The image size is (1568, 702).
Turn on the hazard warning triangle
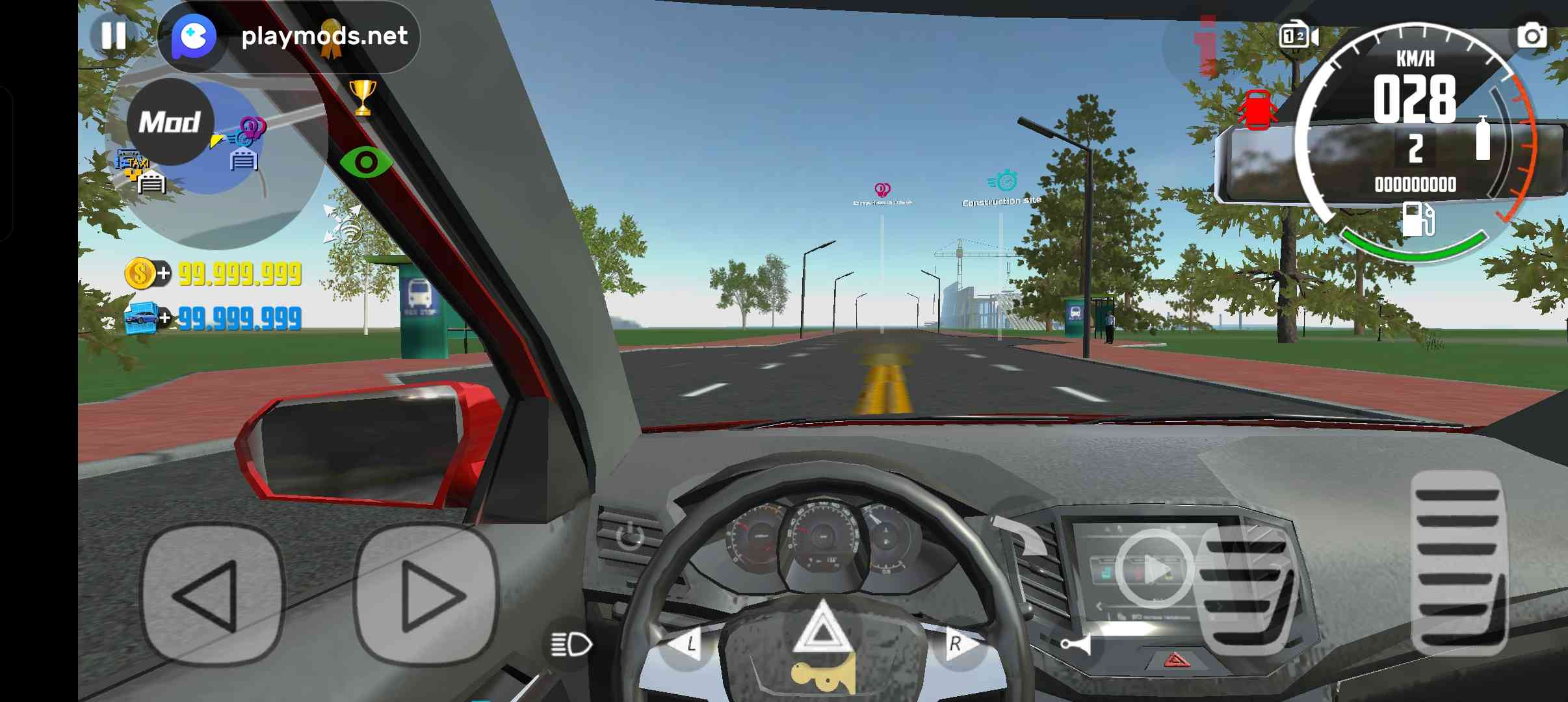click(x=822, y=630)
